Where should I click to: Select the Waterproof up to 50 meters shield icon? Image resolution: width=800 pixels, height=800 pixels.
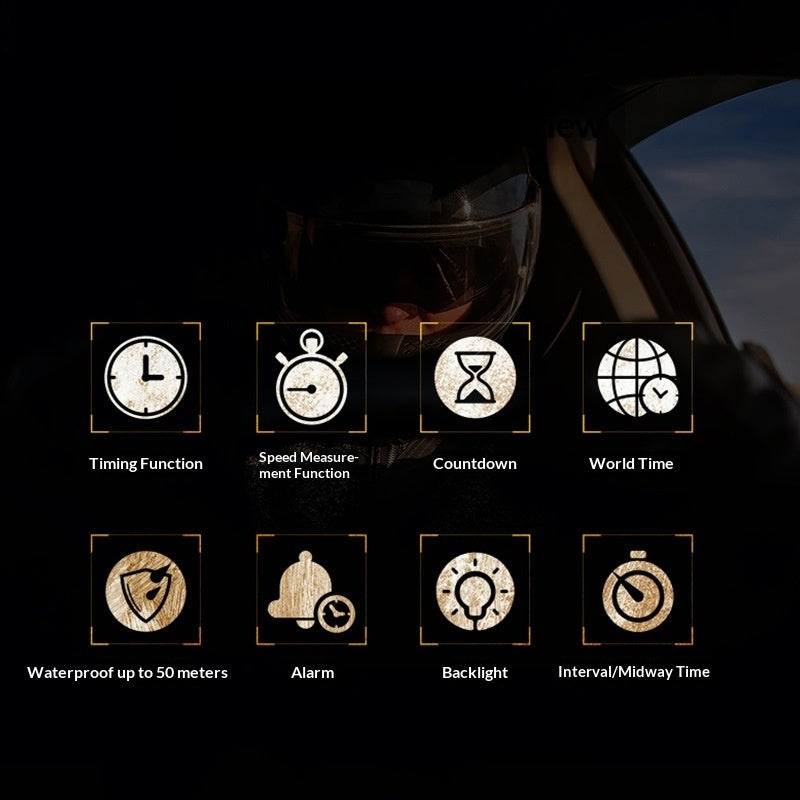point(146,590)
